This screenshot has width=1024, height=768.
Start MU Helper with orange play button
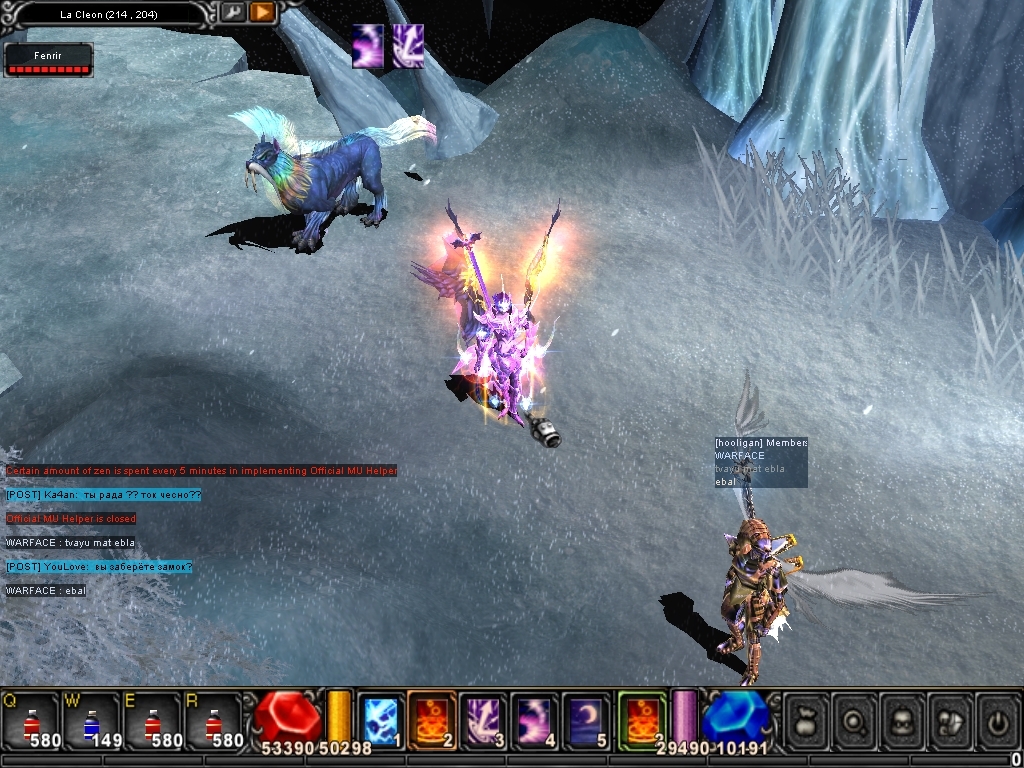262,12
